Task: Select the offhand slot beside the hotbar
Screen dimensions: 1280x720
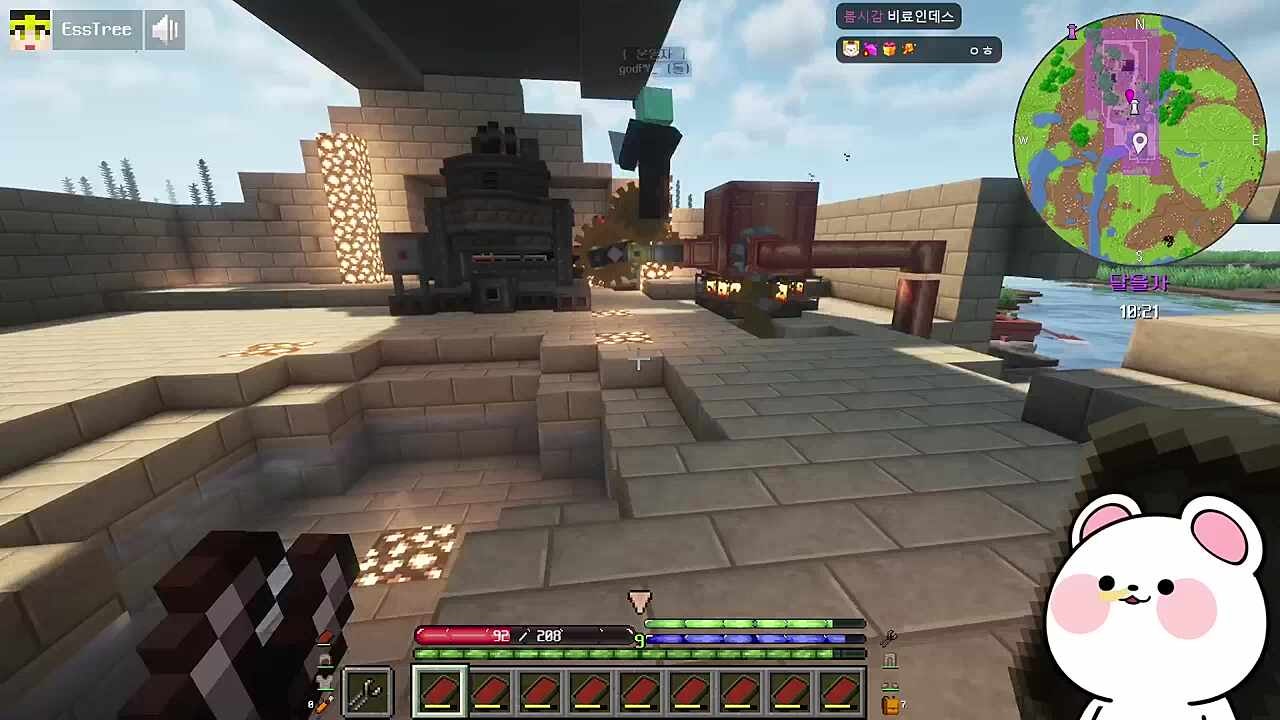Action: click(x=367, y=691)
